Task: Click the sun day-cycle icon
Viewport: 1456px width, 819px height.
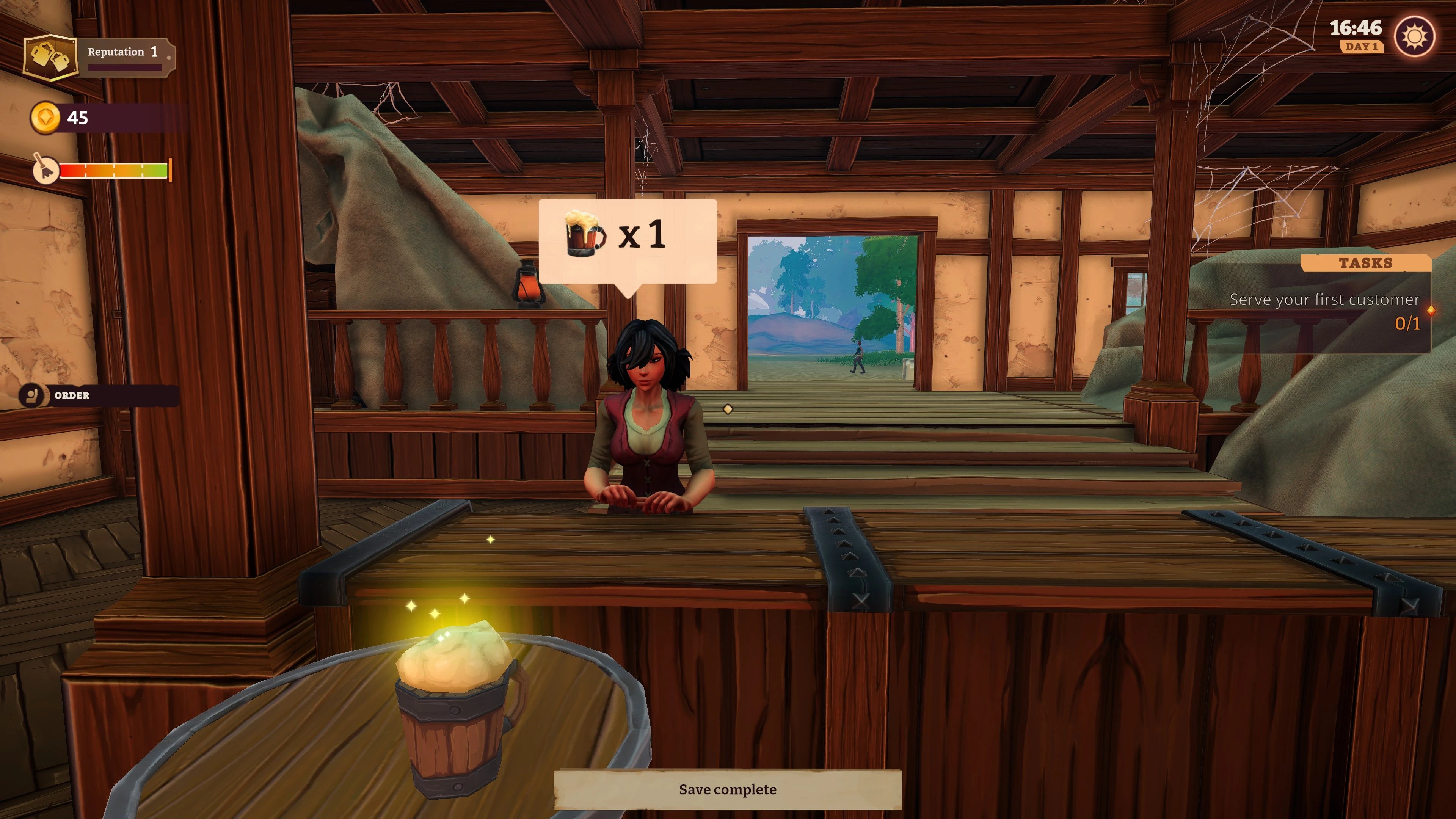Action: (x=1414, y=37)
